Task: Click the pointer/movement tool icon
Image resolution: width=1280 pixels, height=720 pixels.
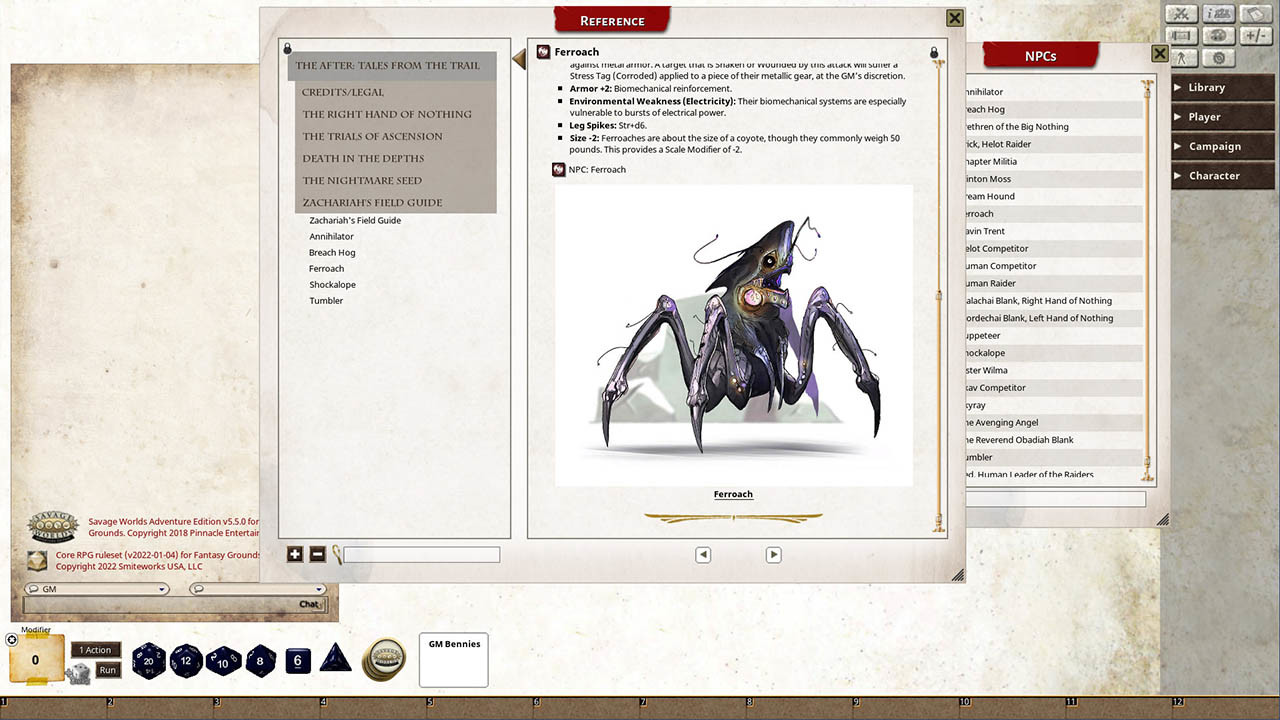Action: click(1183, 57)
